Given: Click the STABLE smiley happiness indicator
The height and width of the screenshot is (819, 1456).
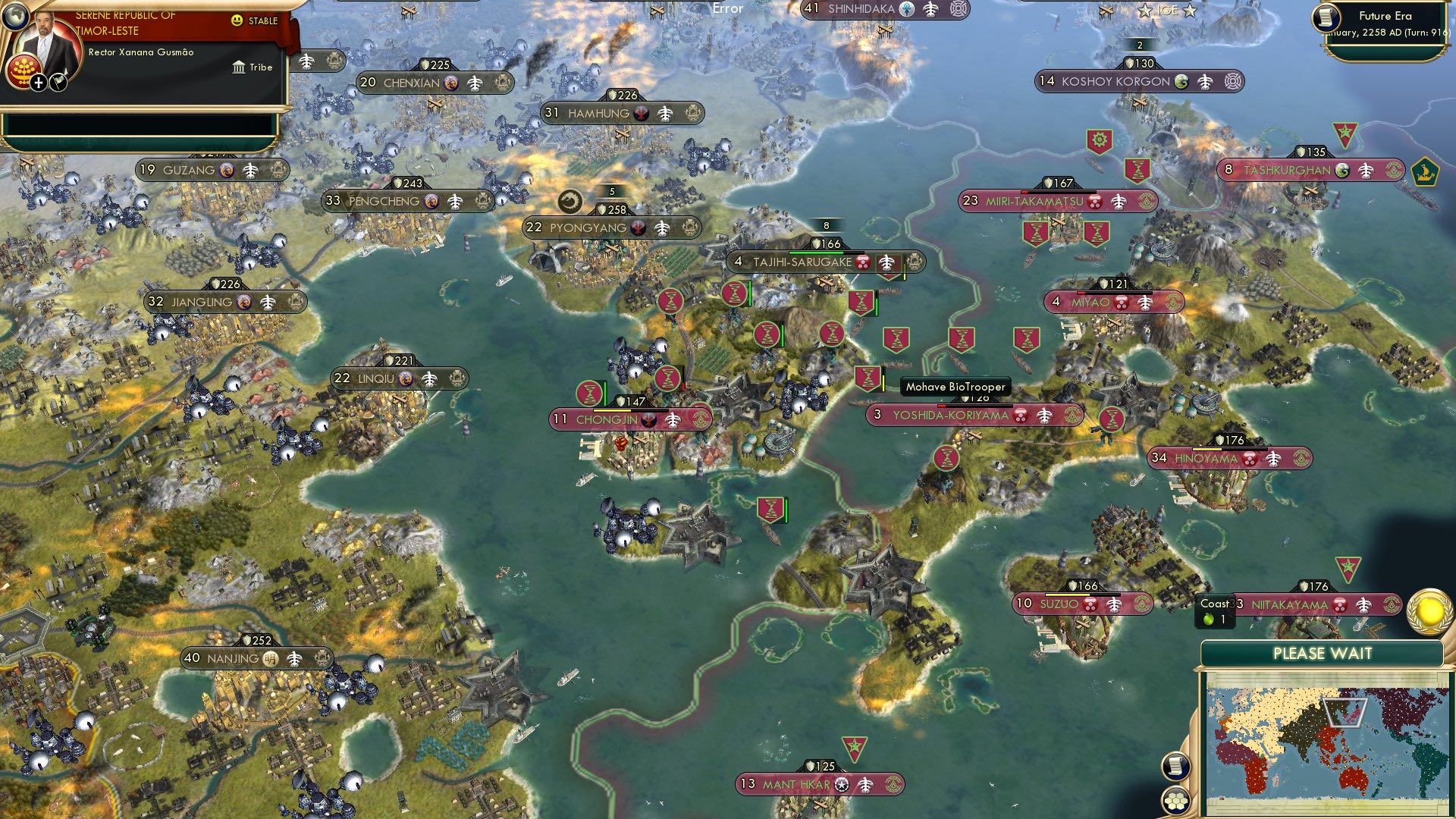Looking at the screenshot, I should [x=237, y=20].
